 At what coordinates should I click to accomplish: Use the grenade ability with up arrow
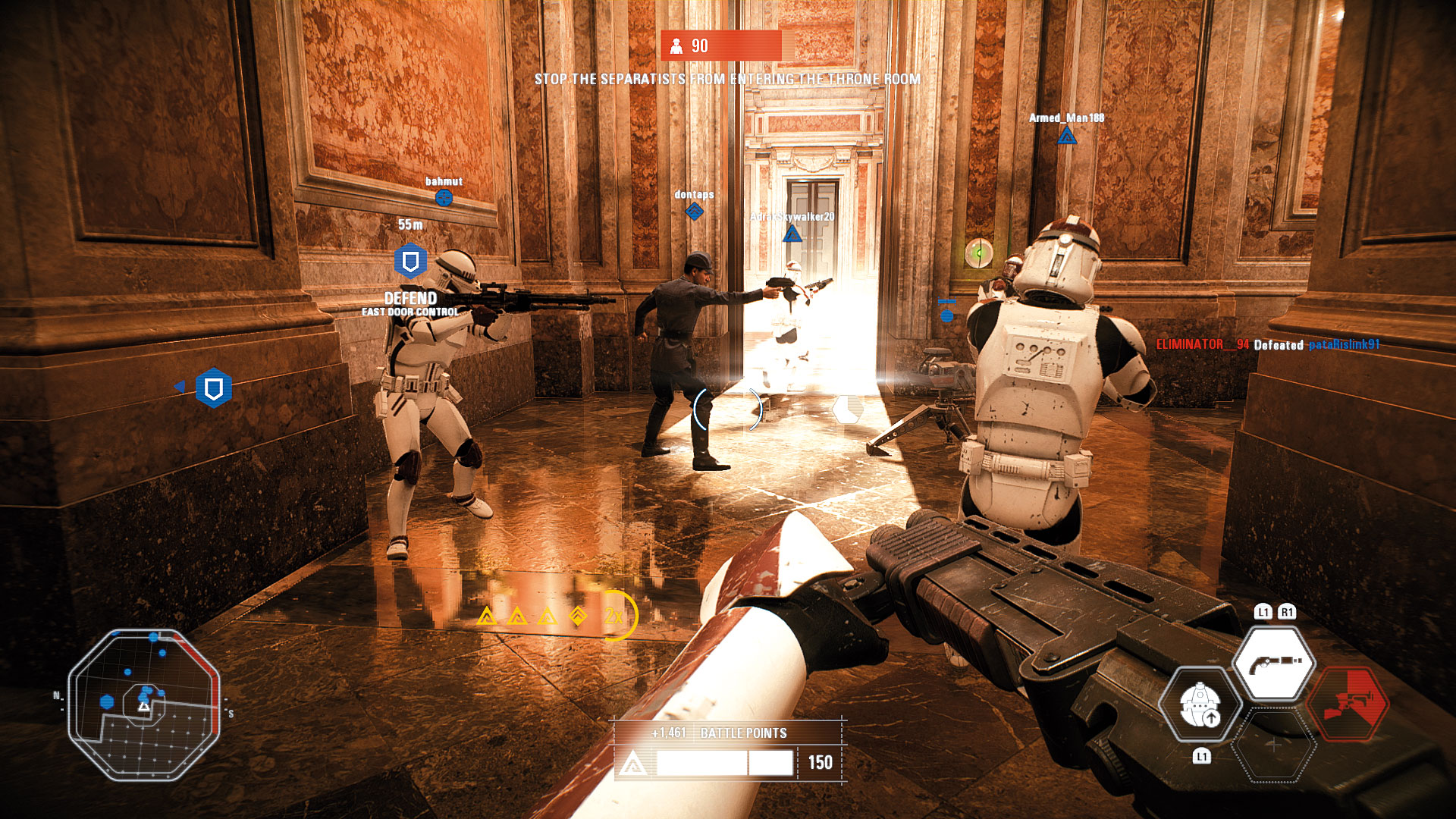1200,704
